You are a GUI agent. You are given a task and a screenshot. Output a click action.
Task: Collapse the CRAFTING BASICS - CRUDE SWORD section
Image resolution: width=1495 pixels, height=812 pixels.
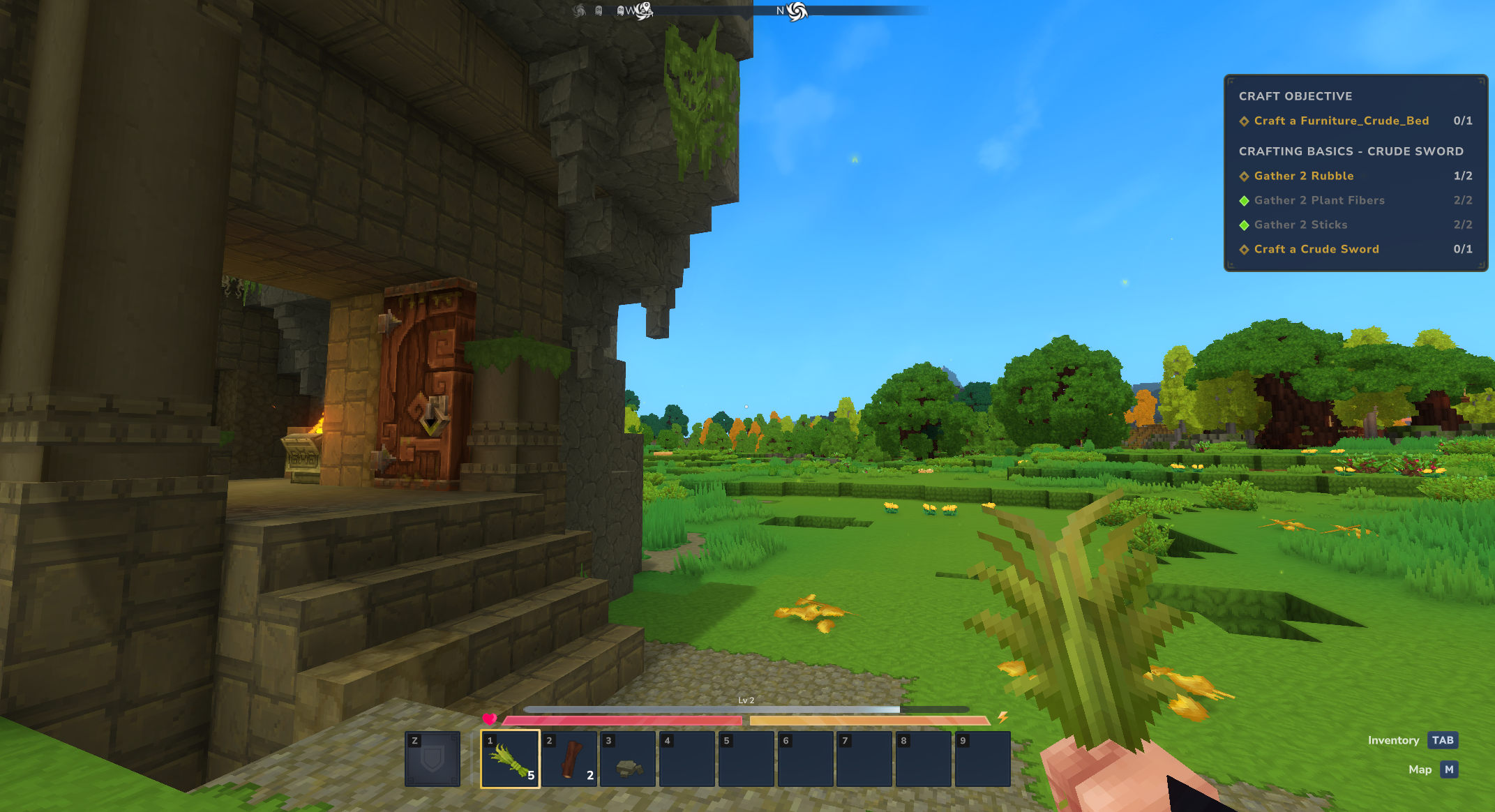pyautogui.click(x=1351, y=151)
